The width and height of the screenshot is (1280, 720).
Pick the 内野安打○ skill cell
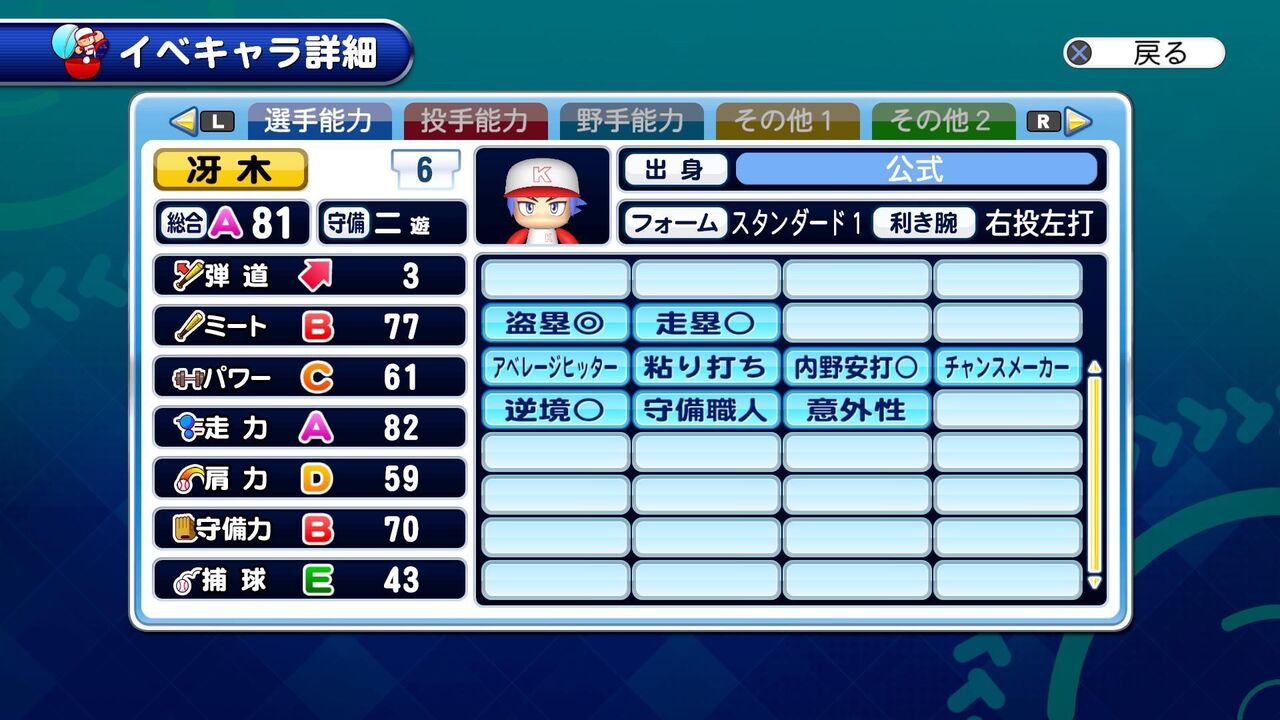857,367
